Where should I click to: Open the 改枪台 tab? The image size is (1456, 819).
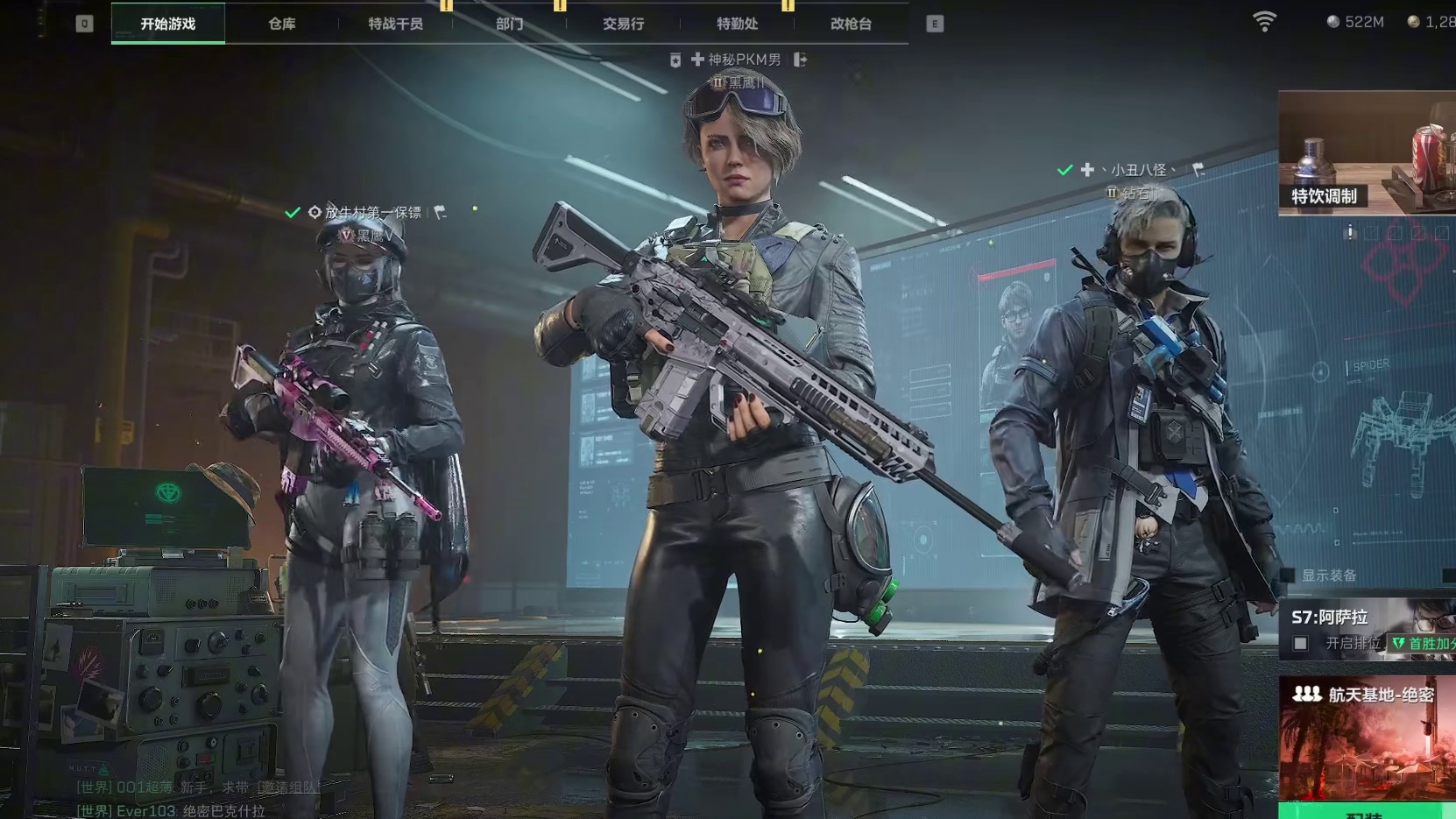pyautogui.click(x=851, y=24)
